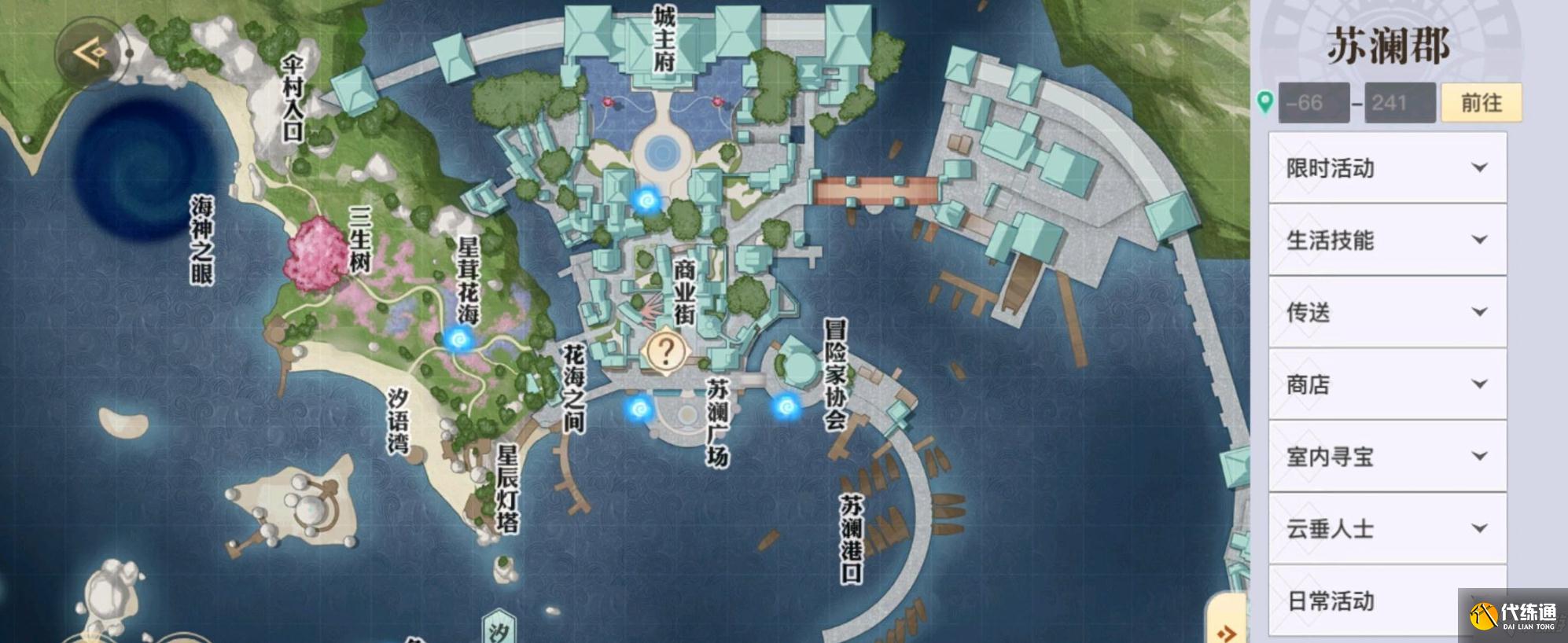Click the pink flower marker right of 城主府
Viewport: 1568px width, 643px height.
[x=717, y=102]
